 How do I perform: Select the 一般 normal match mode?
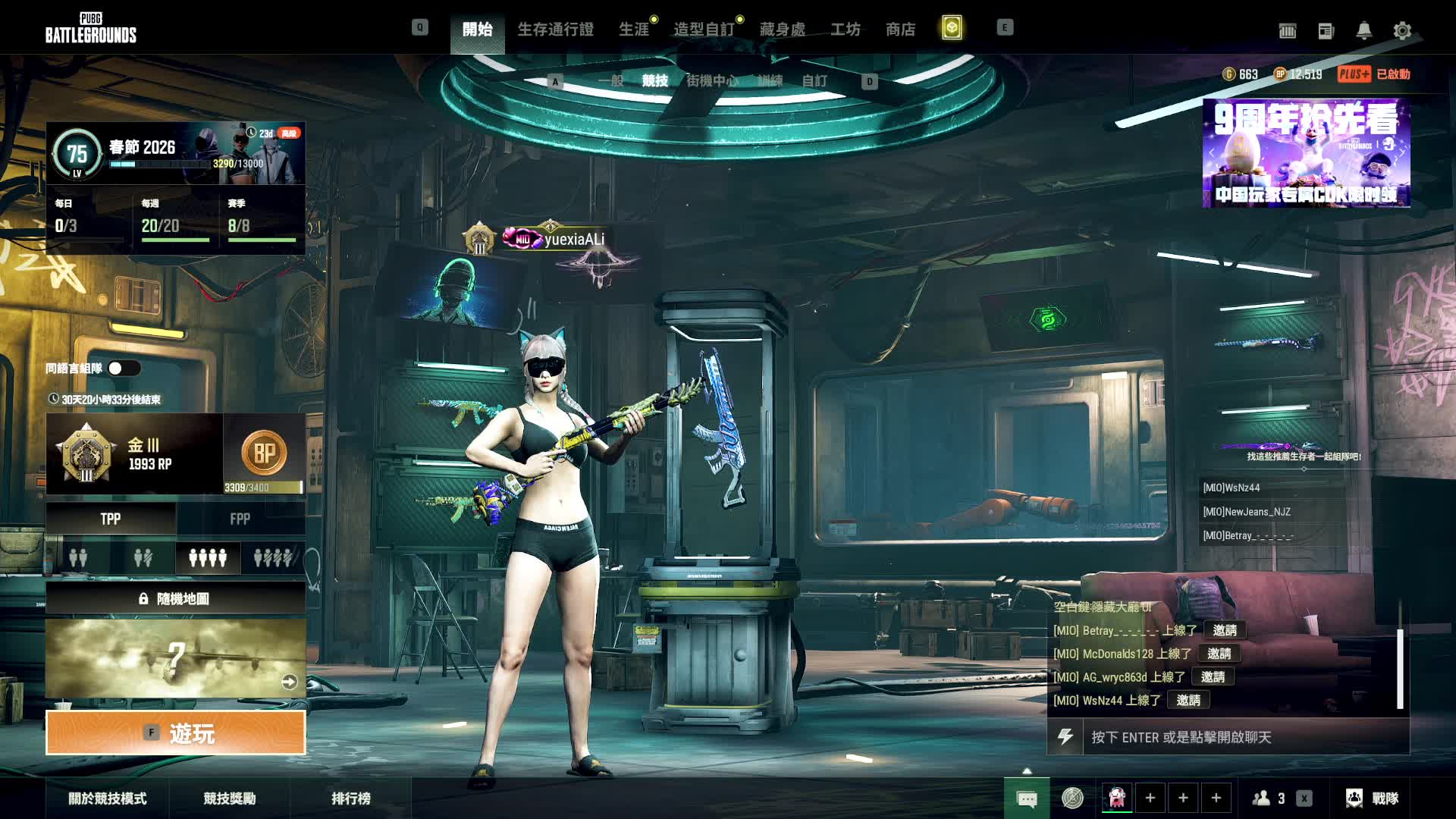pyautogui.click(x=610, y=80)
